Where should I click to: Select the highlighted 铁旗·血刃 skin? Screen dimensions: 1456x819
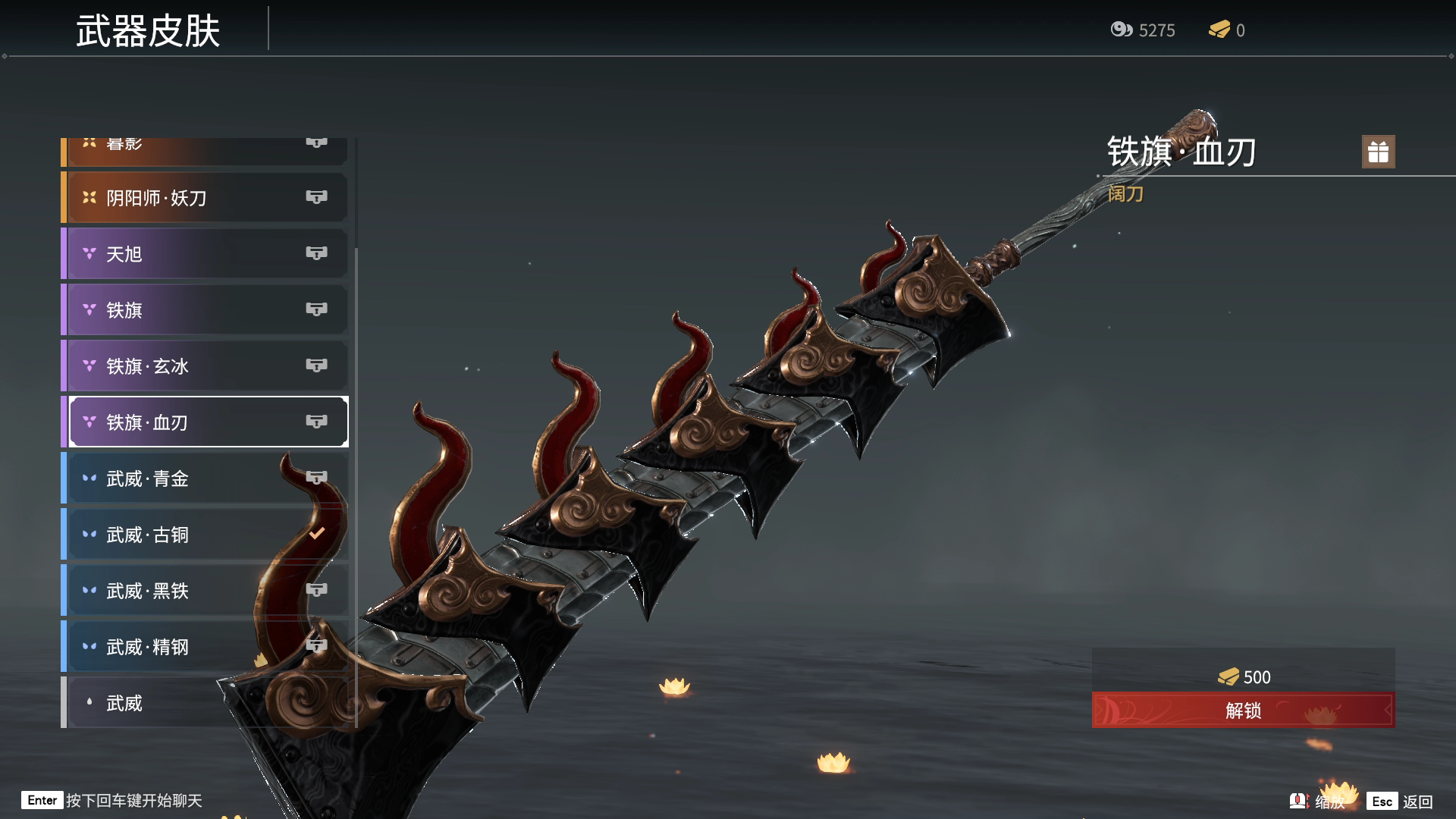coord(205,422)
